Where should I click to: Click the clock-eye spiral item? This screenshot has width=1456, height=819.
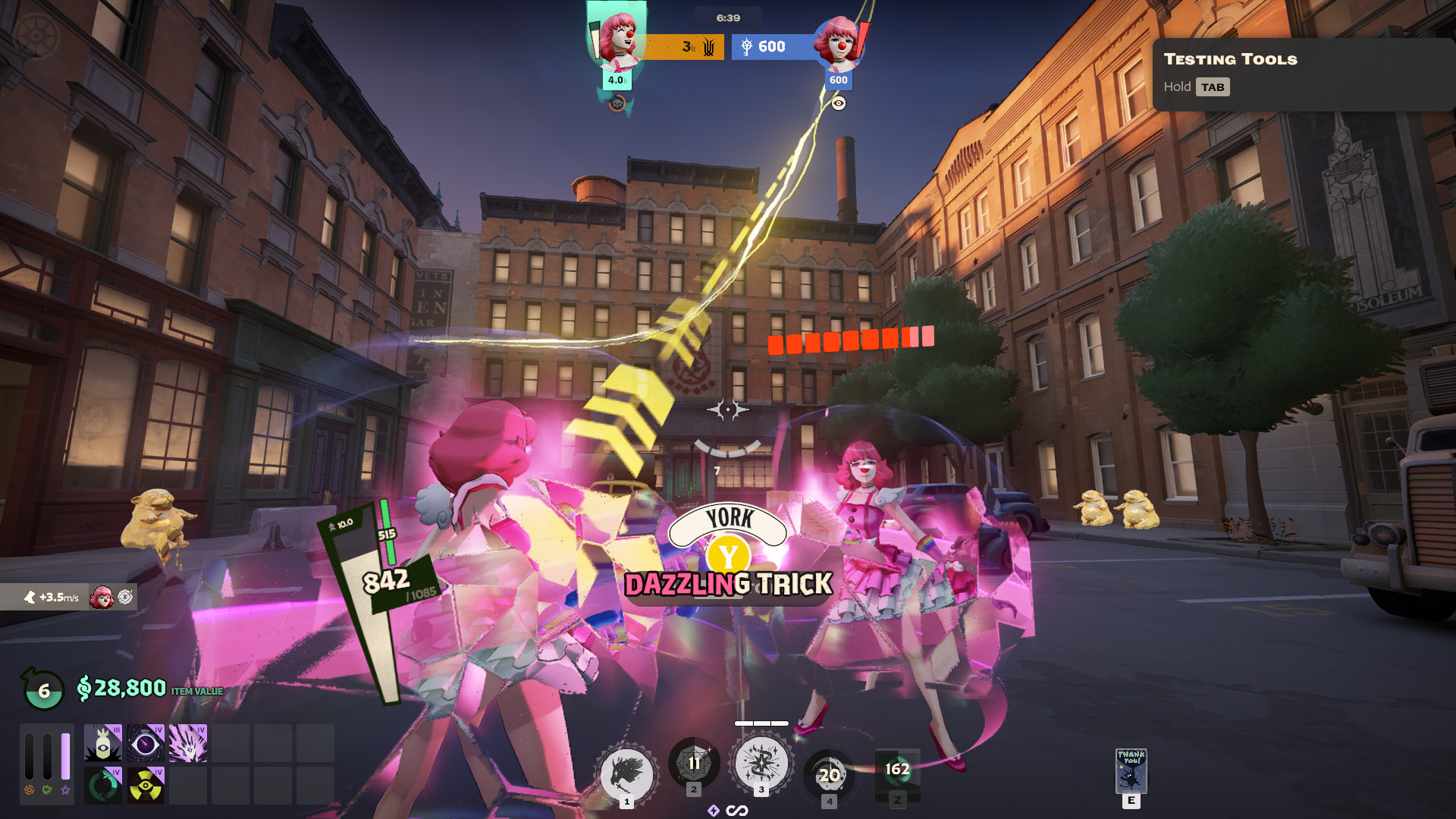146,743
